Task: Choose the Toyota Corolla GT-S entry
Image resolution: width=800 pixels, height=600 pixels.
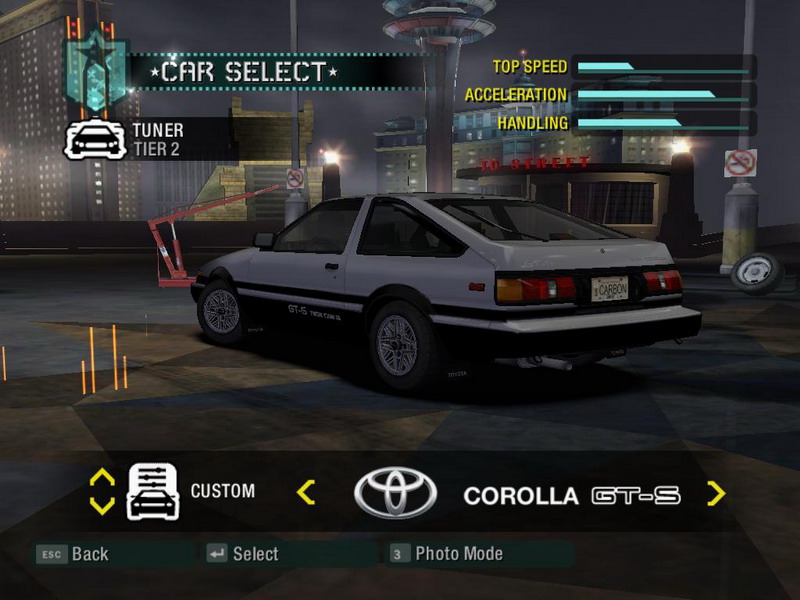Action: (x=571, y=495)
